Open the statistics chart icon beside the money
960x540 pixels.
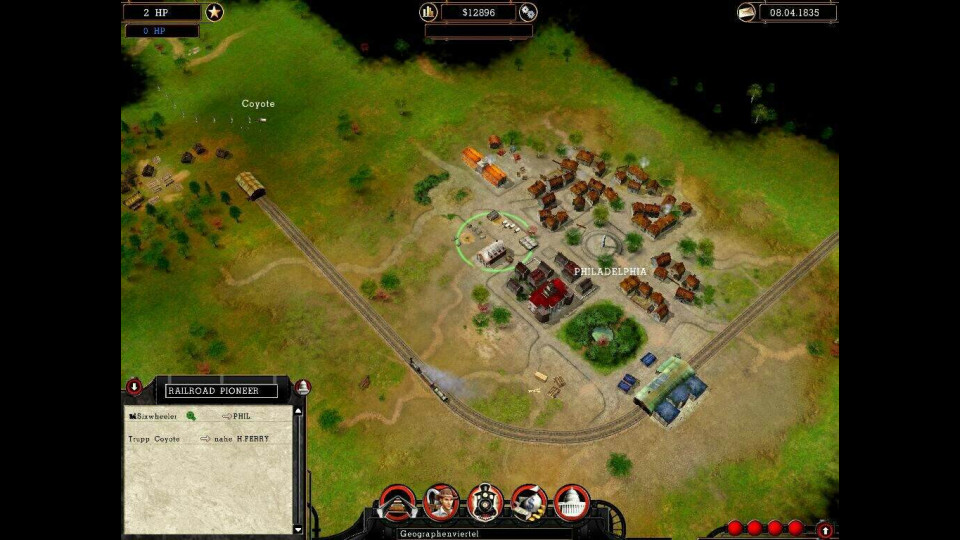click(x=430, y=12)
